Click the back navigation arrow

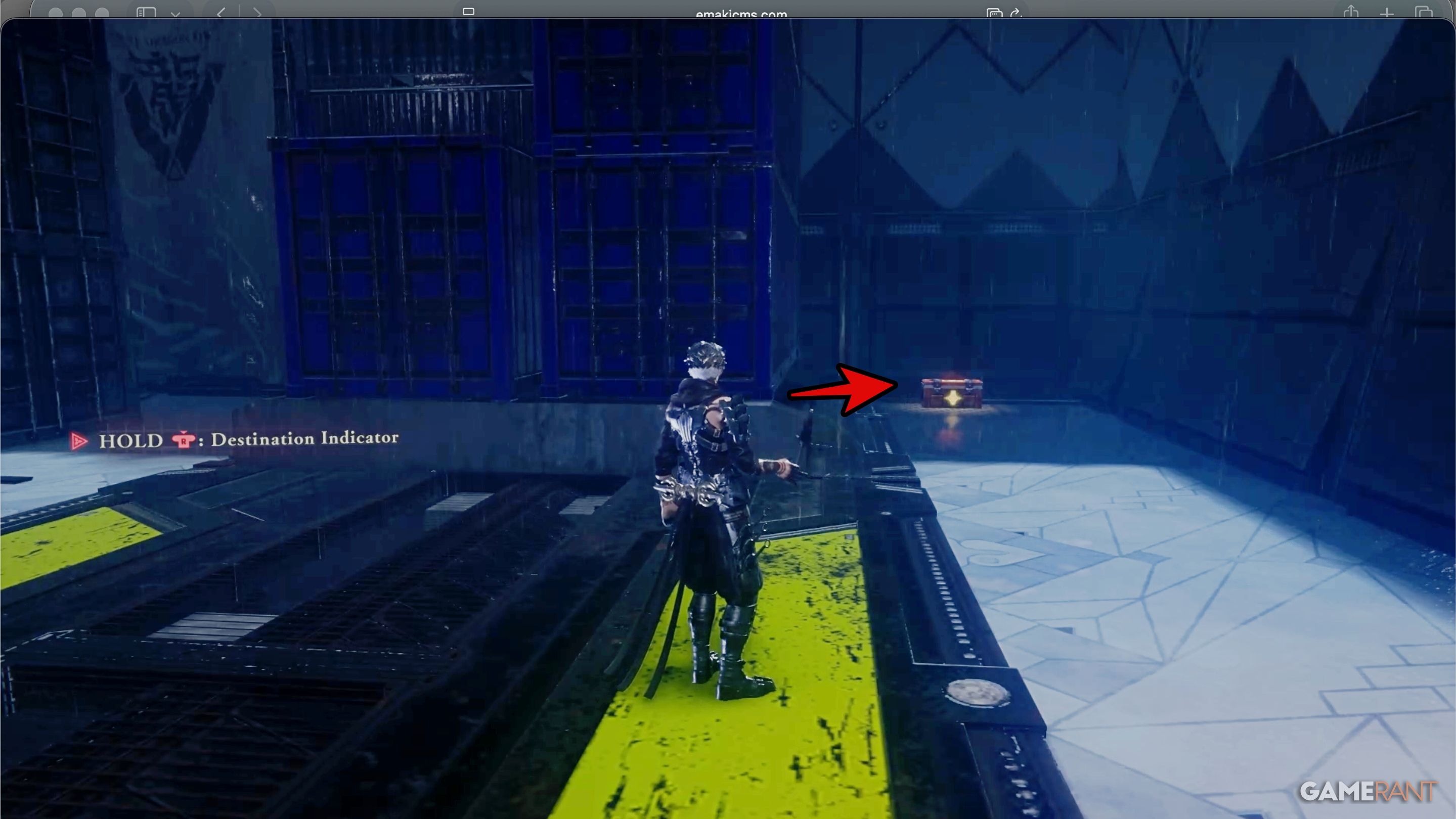[x=222, y=13]
